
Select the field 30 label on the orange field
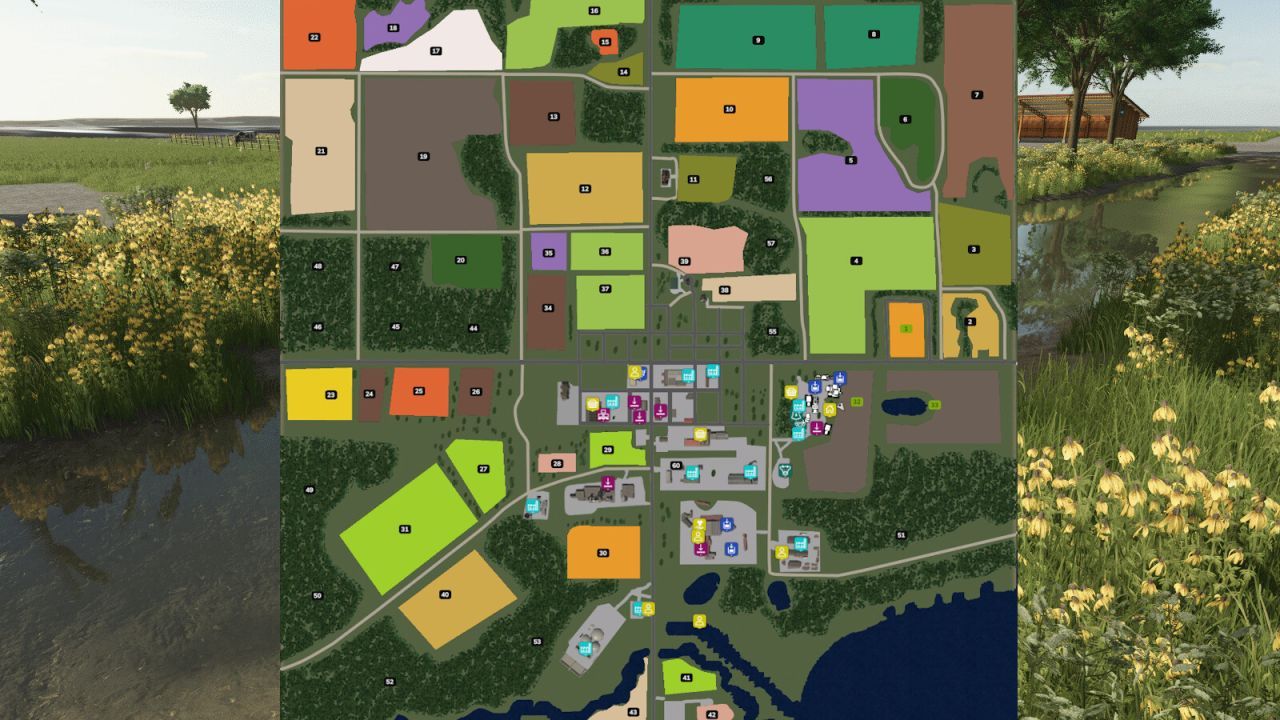point(602,552)
